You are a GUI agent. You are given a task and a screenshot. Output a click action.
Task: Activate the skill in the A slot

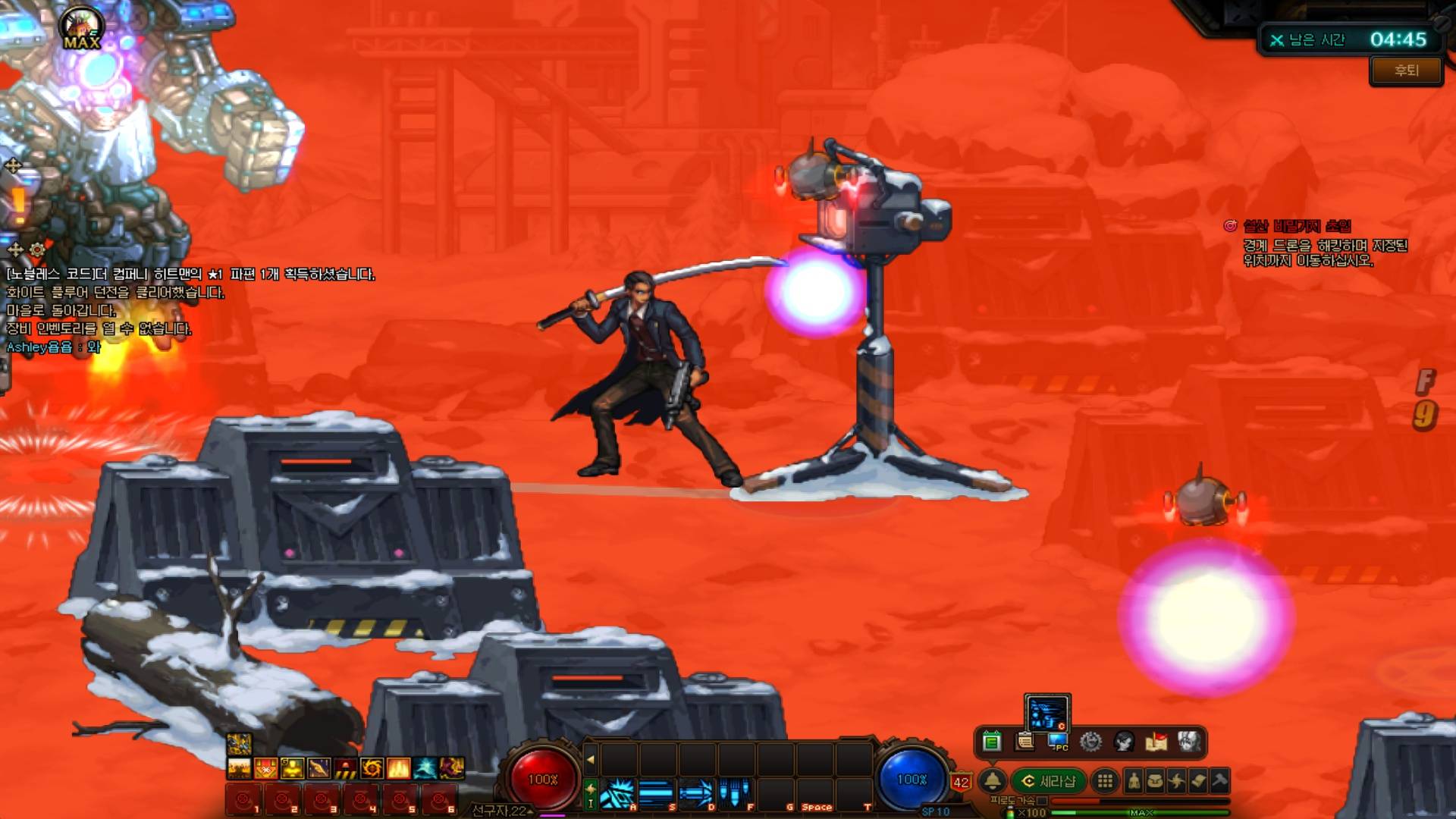tap(617, 794)
